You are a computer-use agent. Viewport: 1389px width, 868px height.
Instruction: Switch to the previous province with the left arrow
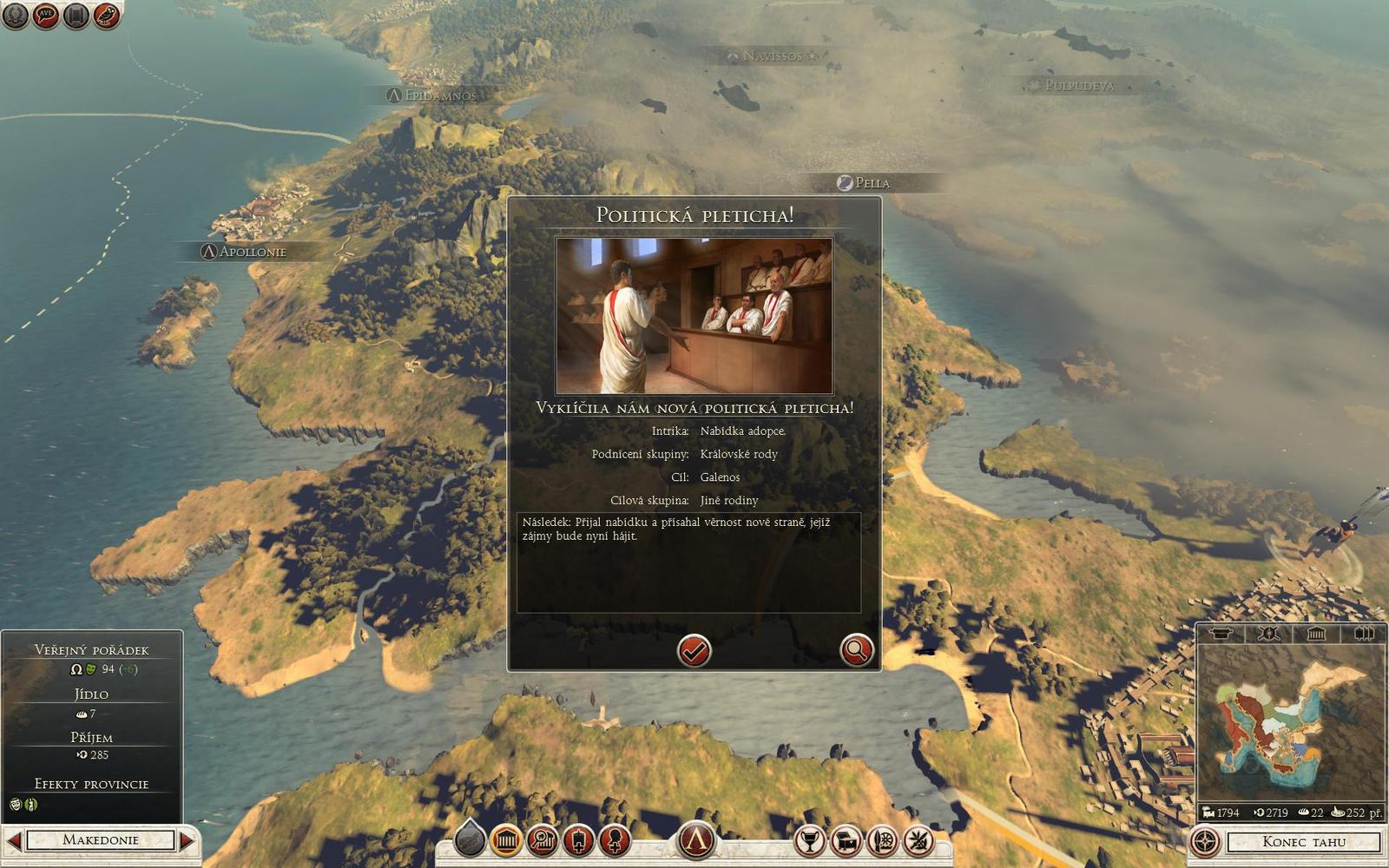[14, 840]
